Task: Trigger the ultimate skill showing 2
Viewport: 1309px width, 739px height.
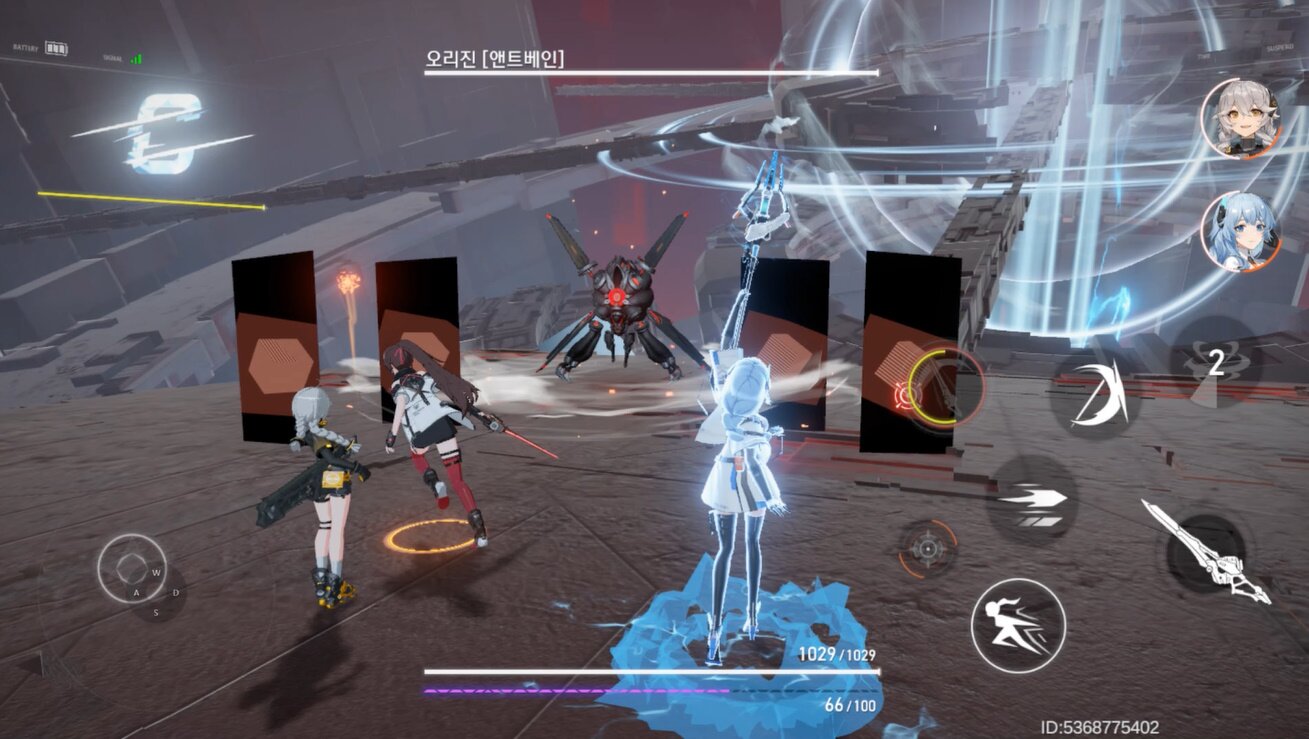Action: click(1215, 364)
